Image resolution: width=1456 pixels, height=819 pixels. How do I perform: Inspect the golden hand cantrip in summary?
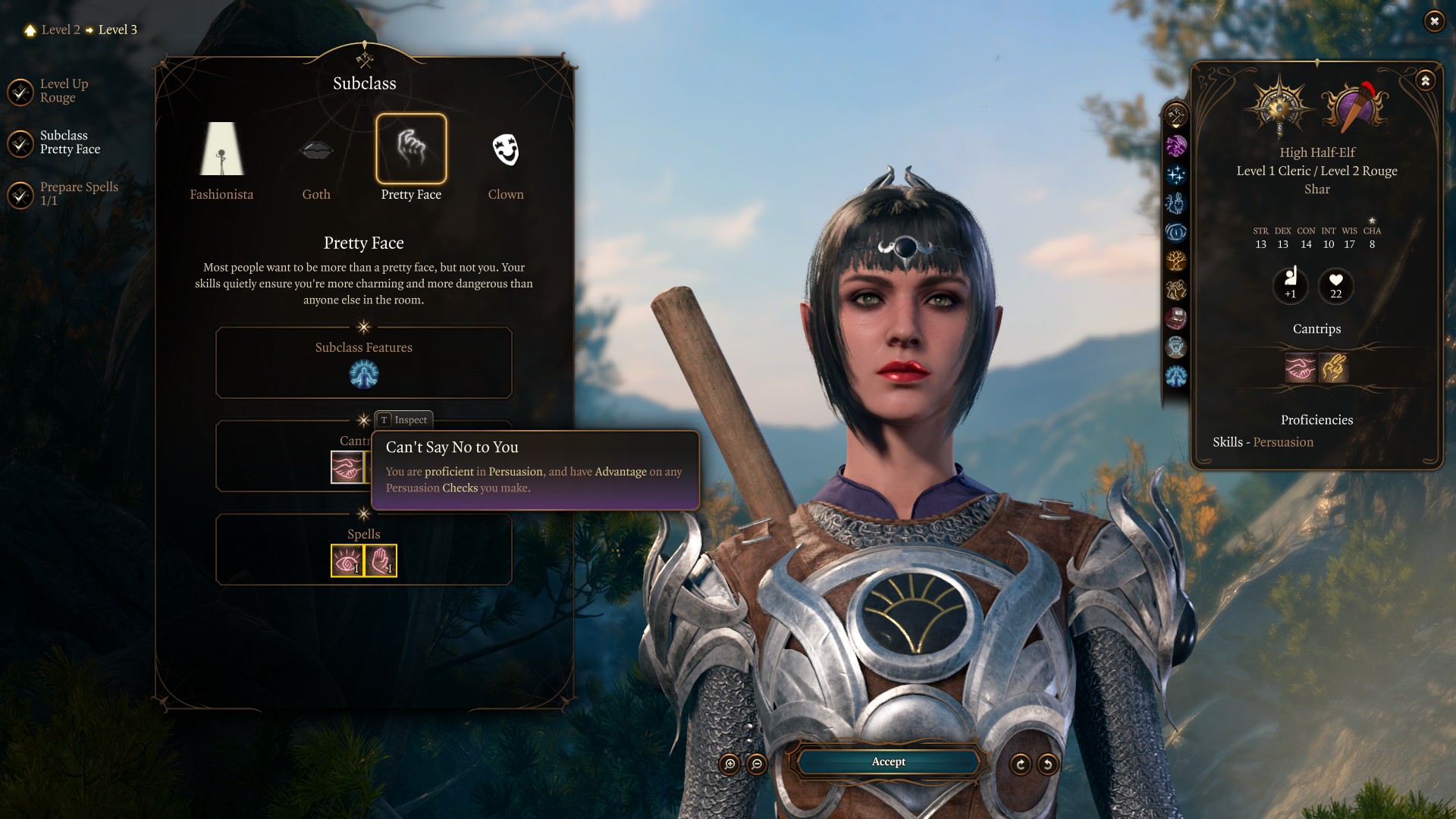(x=1334, y=369)
